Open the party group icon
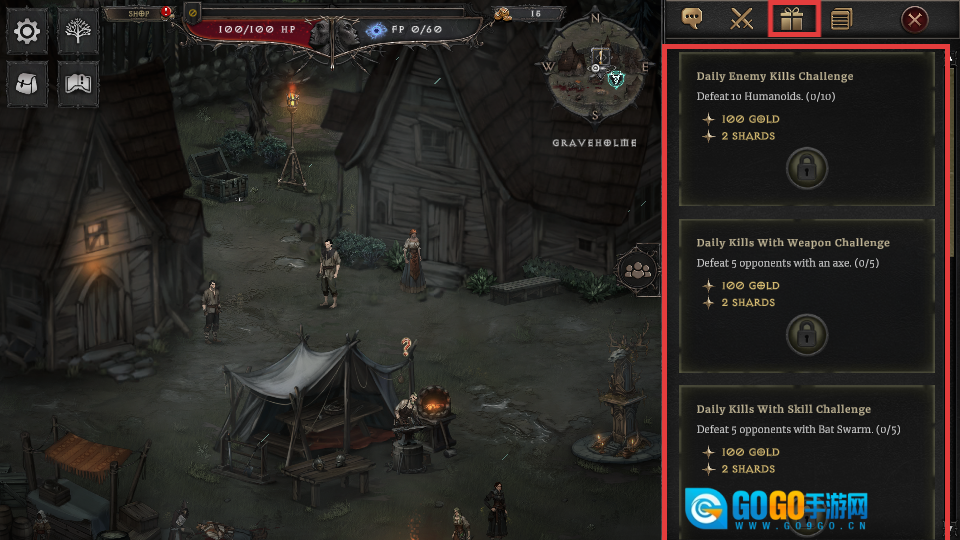Screen dimensions: 960x540 (x=637, y=269)
